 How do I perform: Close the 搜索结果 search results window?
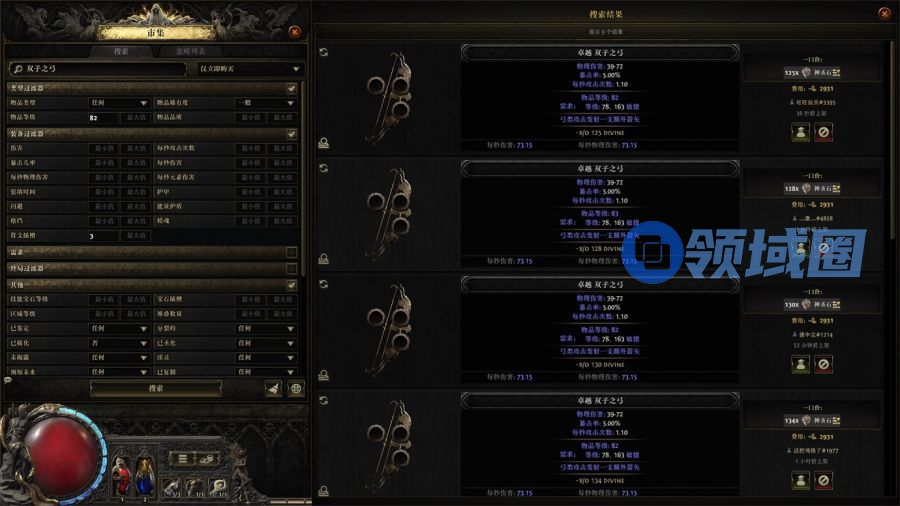point(884,13)
